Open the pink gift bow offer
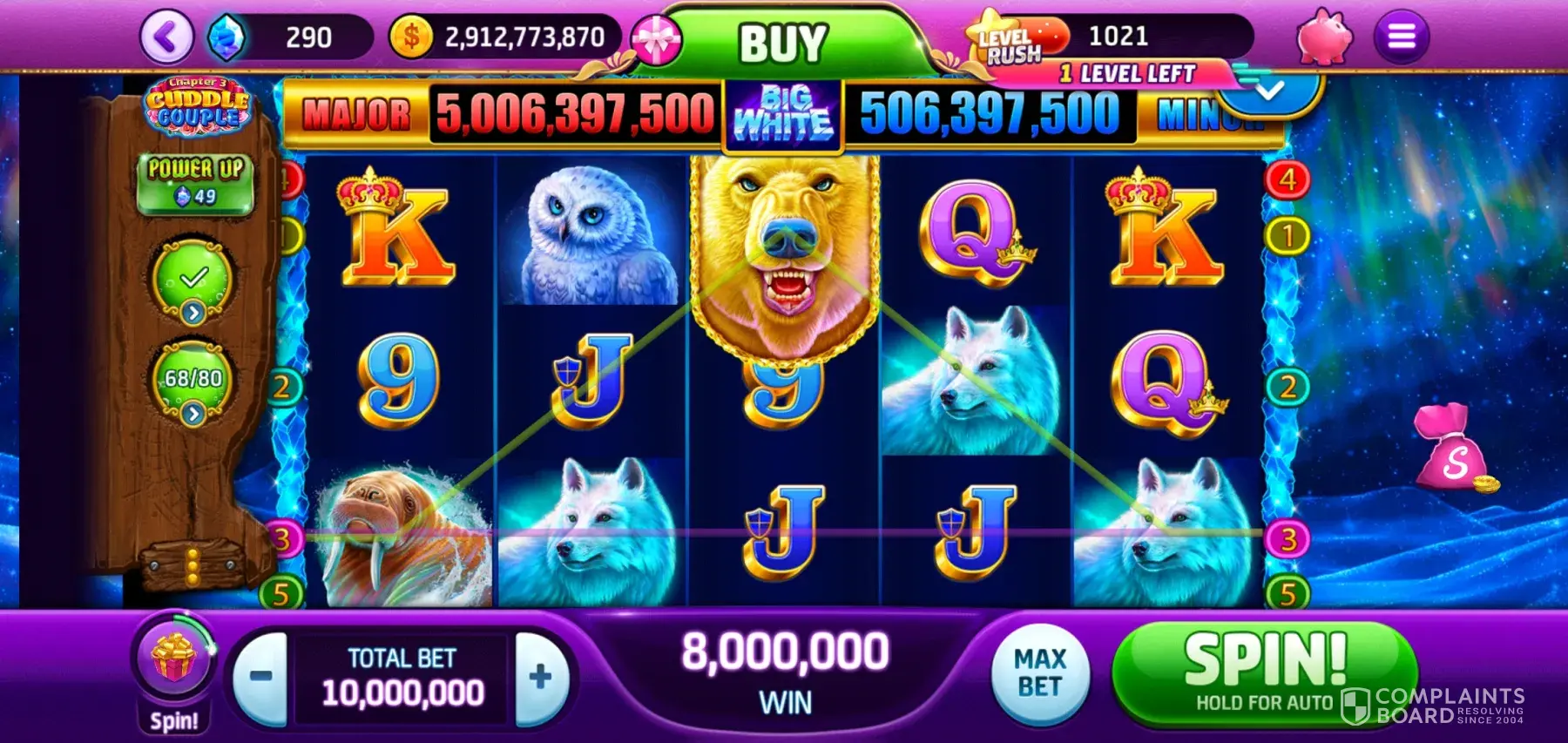This screenshot has height=743, width=1568. (x=655, y=42)
